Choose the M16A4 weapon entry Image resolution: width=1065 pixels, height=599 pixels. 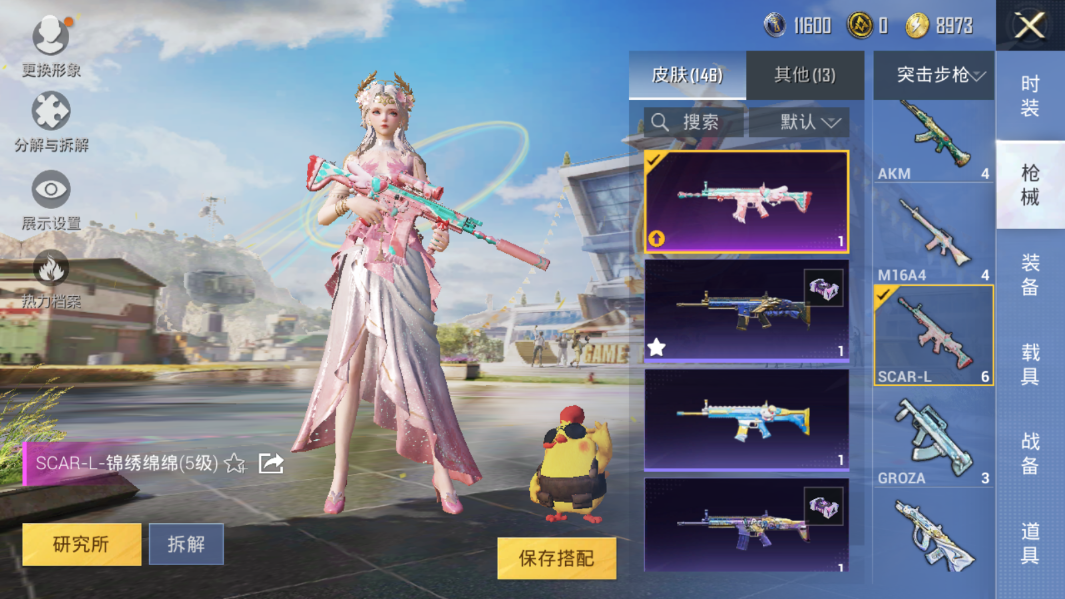pos(933,240)
